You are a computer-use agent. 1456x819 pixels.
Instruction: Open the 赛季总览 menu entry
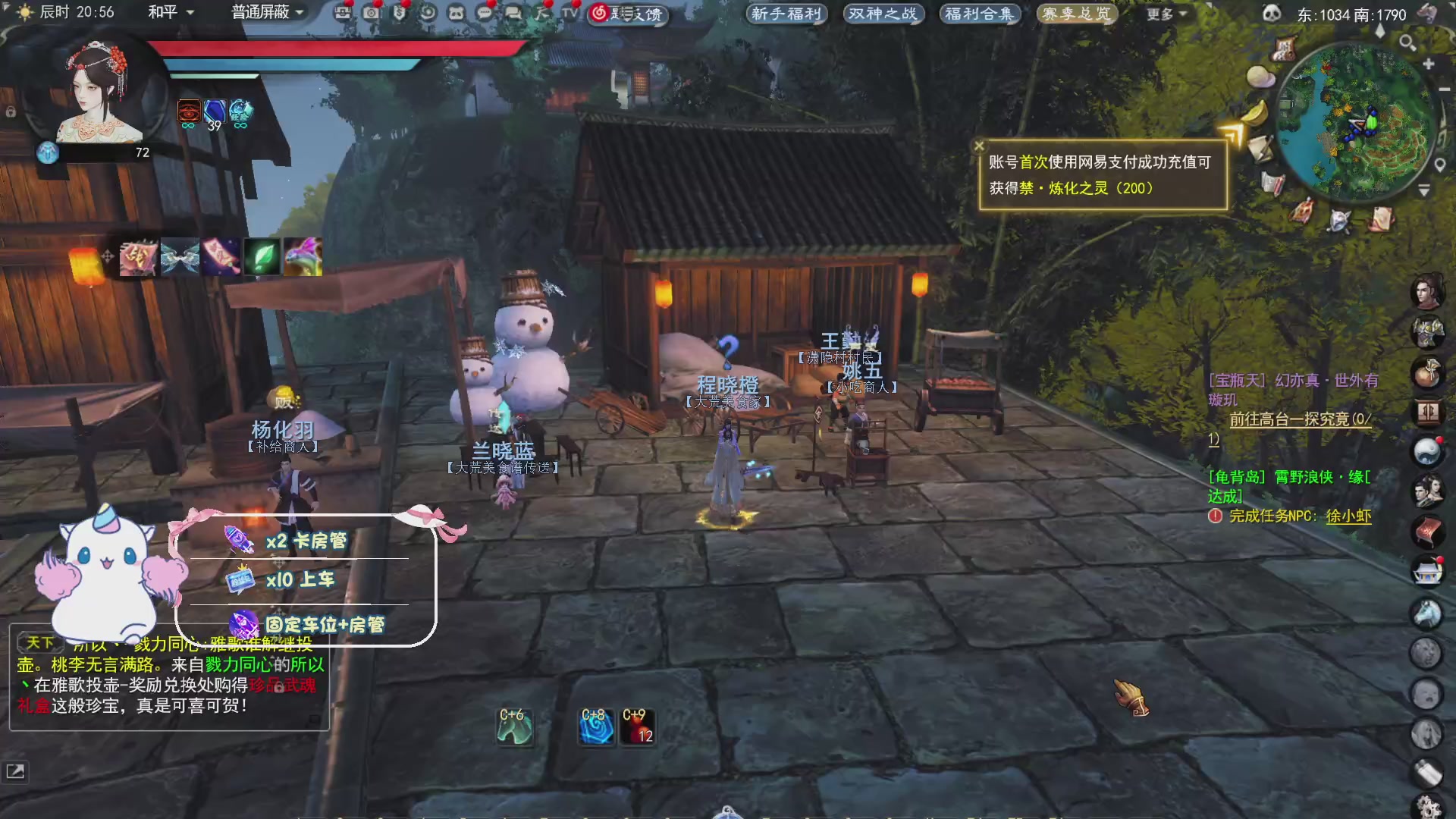[1076, 14]
